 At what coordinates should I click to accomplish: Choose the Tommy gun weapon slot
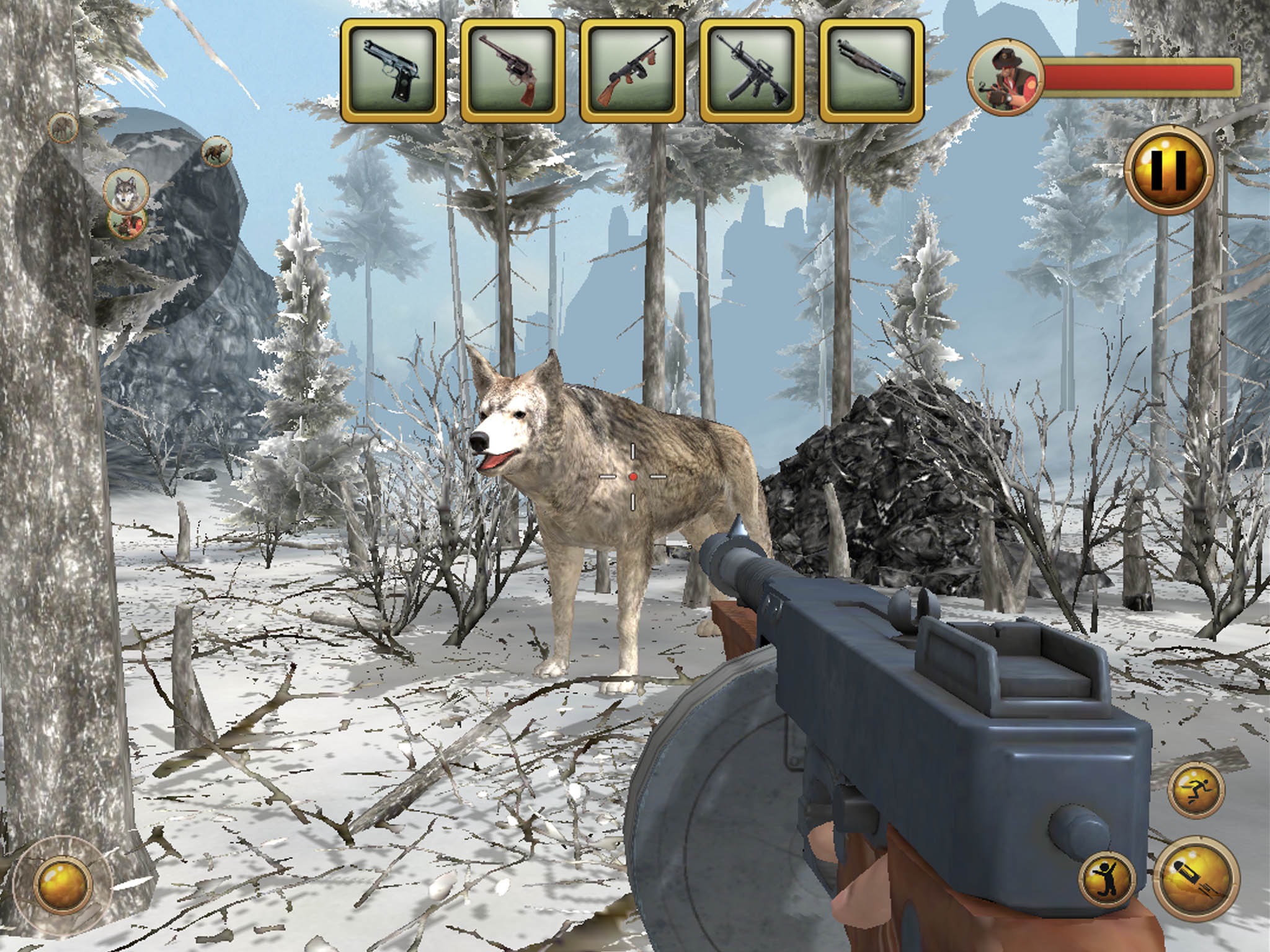(x=632, y=70)
